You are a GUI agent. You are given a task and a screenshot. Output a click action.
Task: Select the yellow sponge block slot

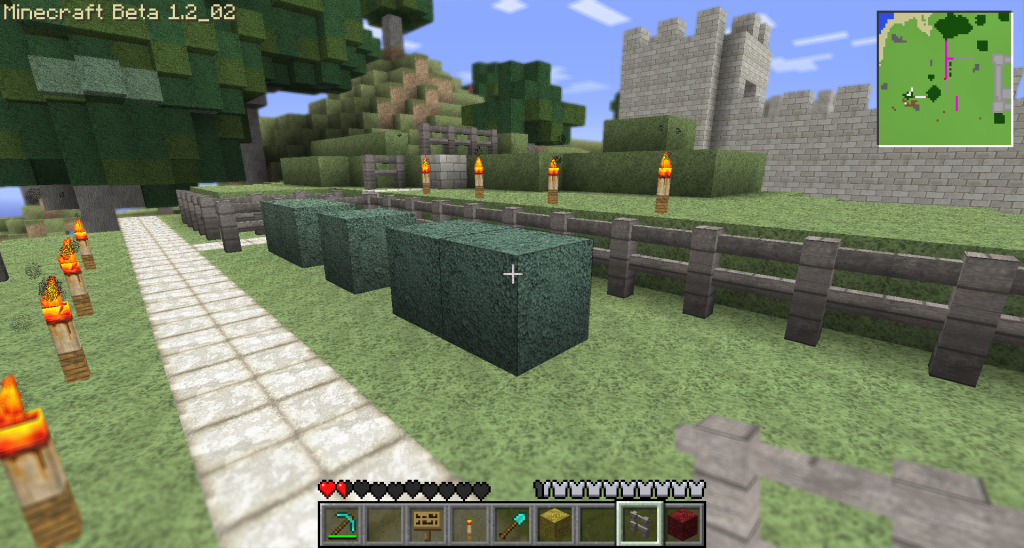click(x=555, y=523)
